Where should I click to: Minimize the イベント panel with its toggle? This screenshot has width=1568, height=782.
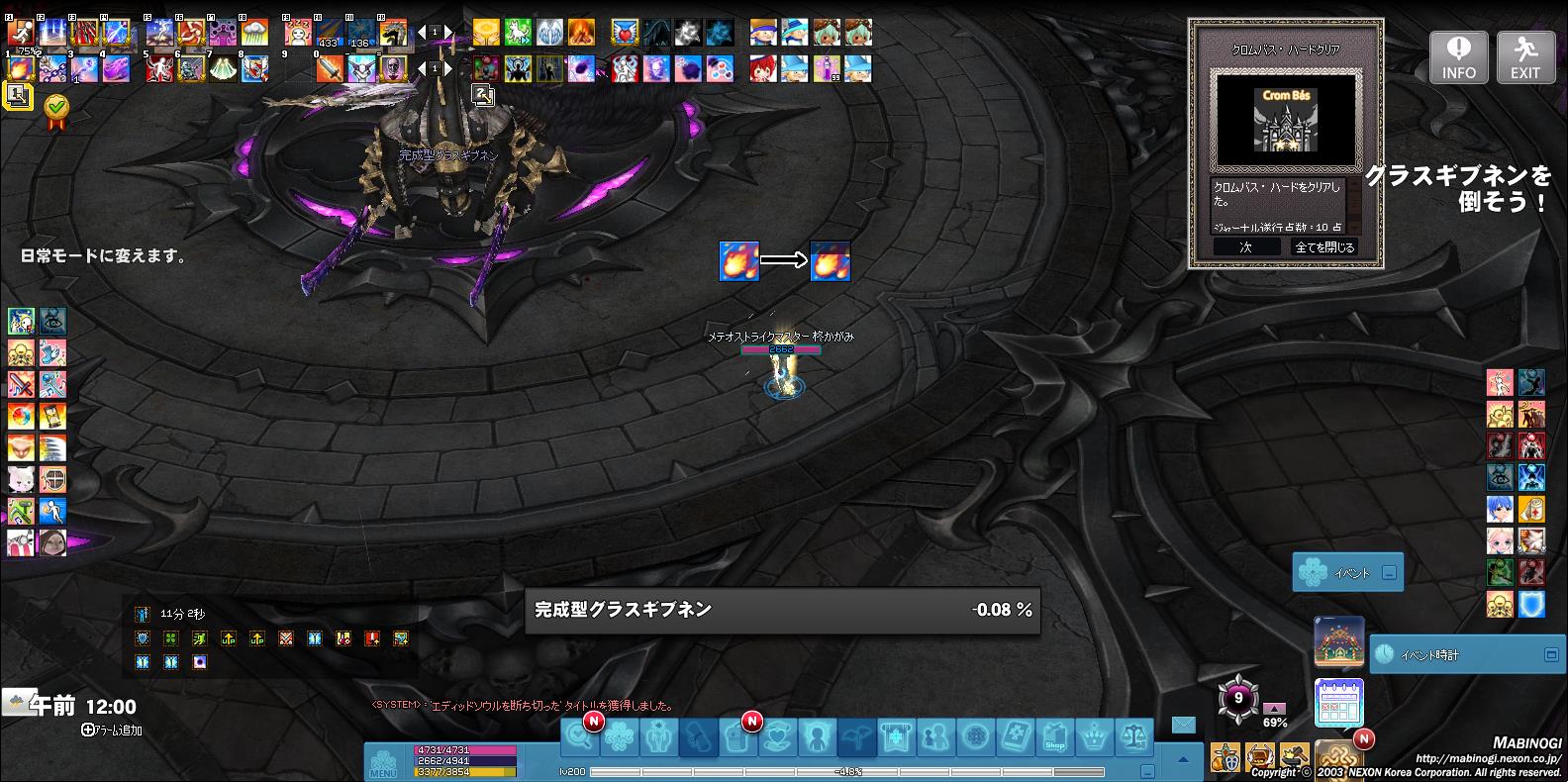tap(1388, 572)
